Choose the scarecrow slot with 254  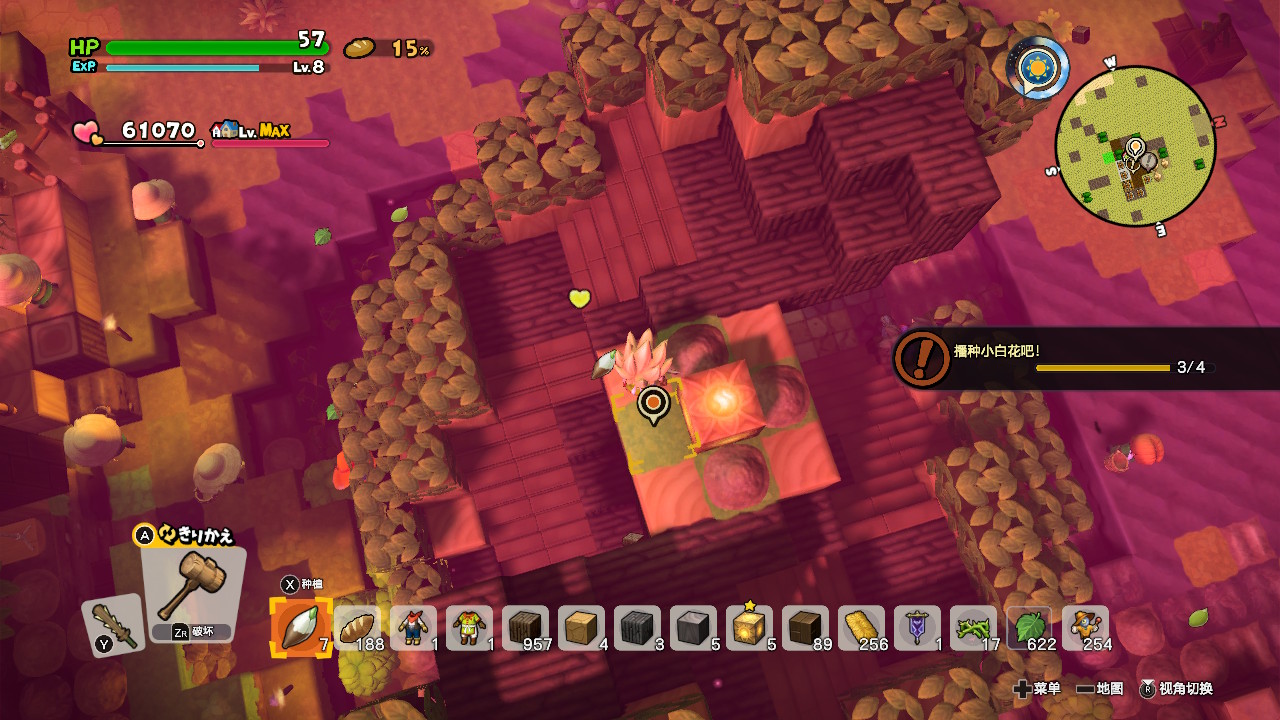pyautogui.click(x=1085, y=628)
